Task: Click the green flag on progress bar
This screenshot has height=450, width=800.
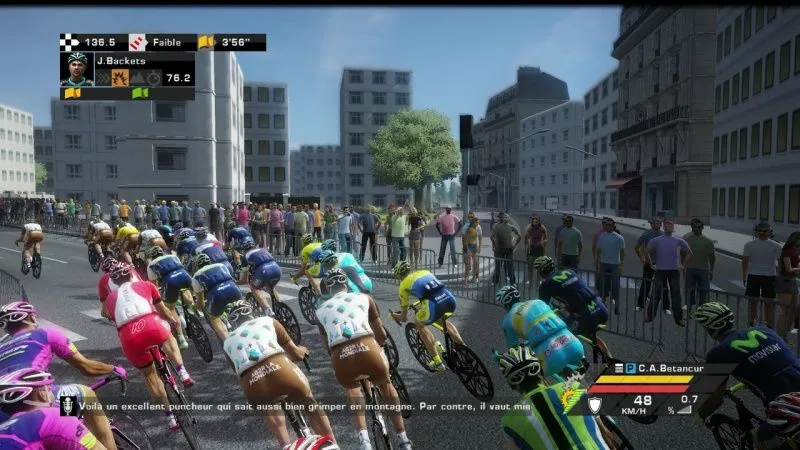Action: 139,93
